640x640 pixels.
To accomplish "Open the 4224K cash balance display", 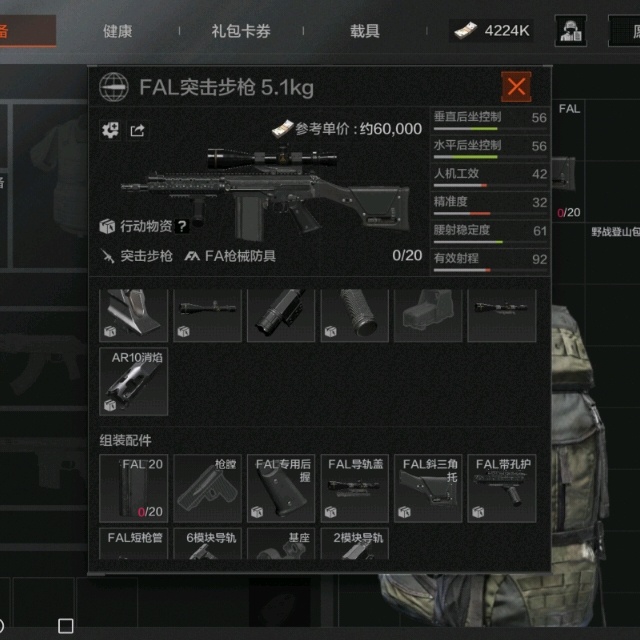I will point(491,31).
